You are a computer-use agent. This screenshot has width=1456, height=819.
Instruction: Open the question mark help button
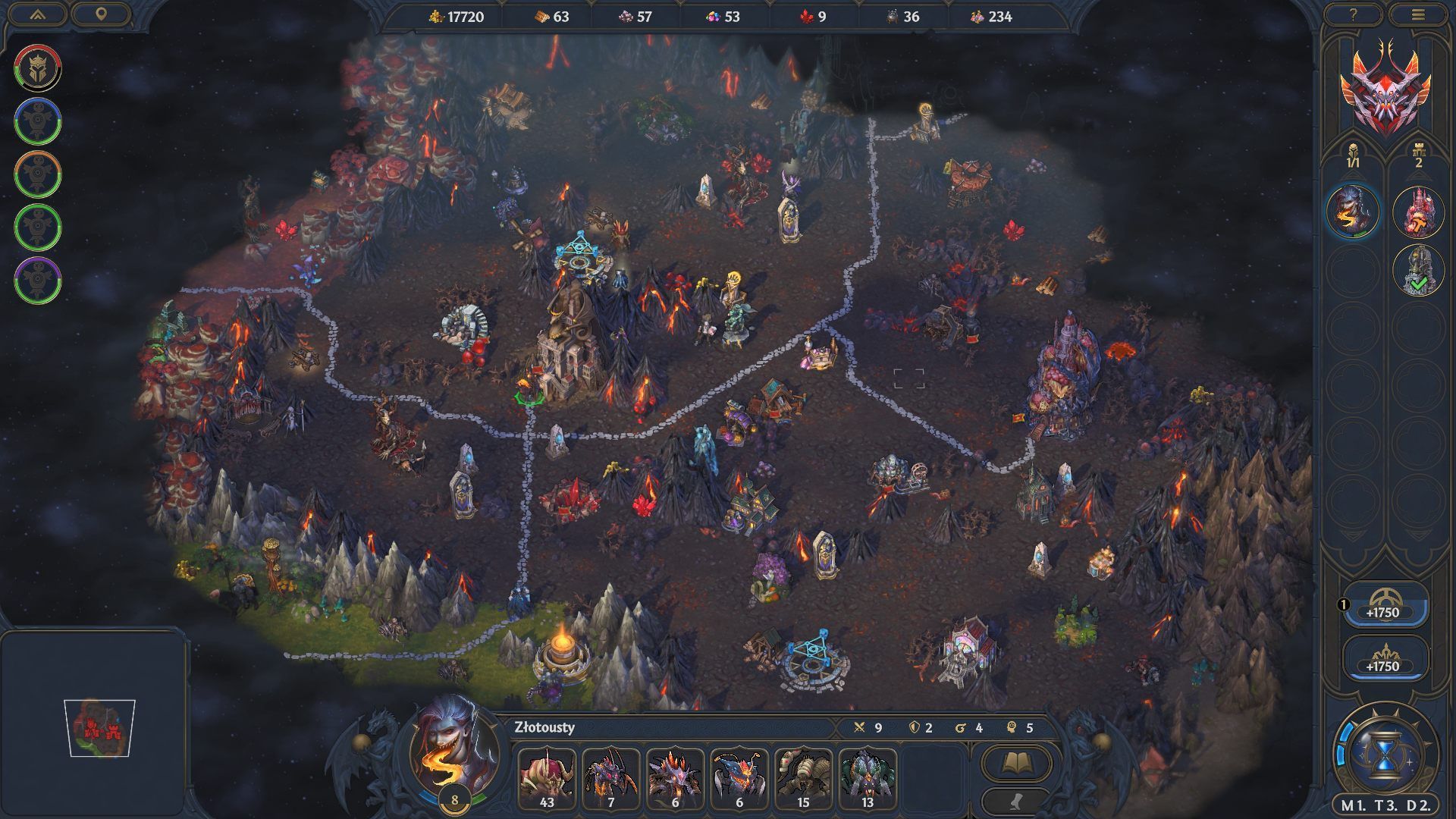1354,14
